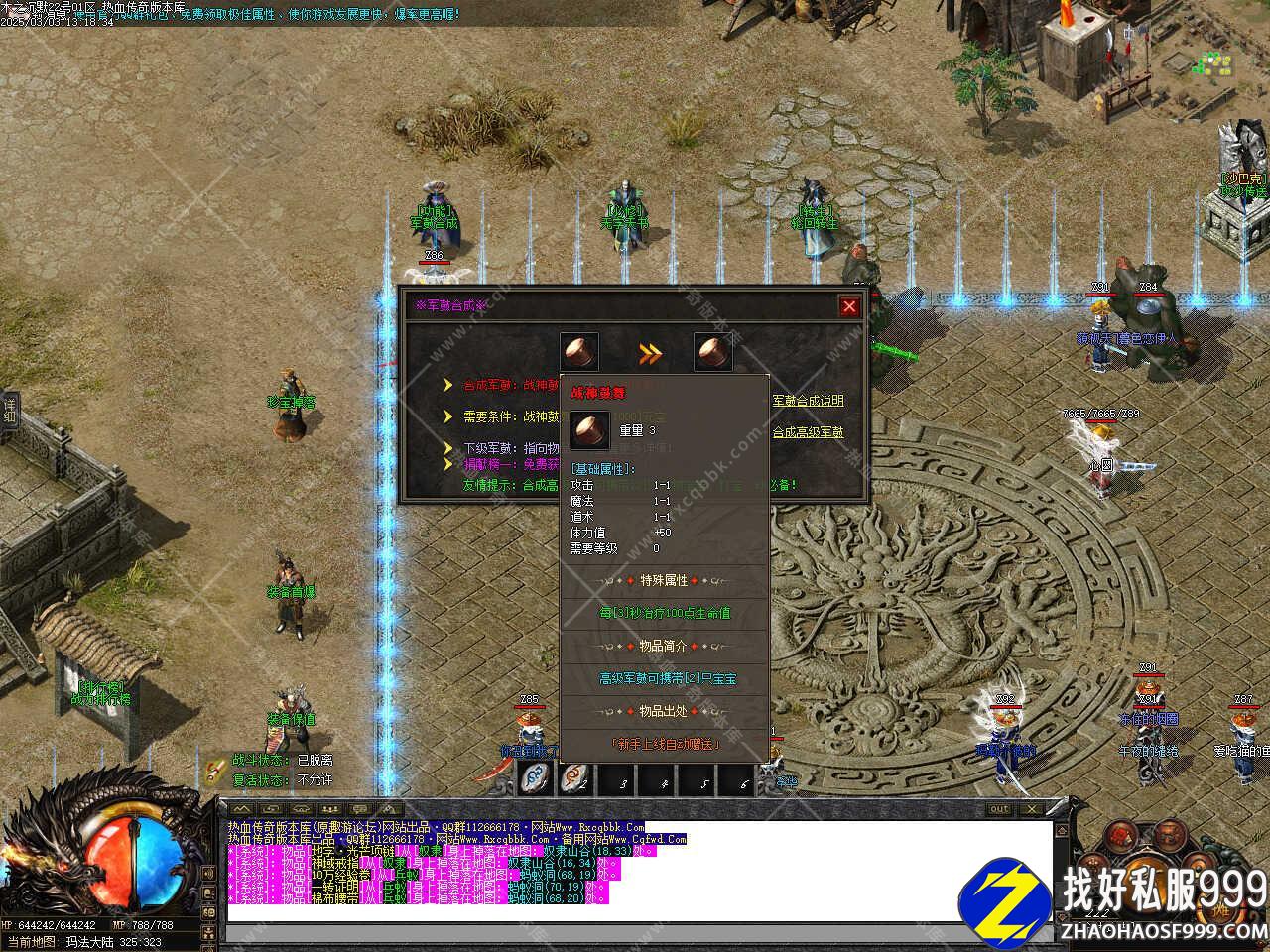Image resolution: width=1270 pixels, height=952 pixels.
Task: Choose 合成高级军鼓 to craft the drum
Action: point(808,432)
